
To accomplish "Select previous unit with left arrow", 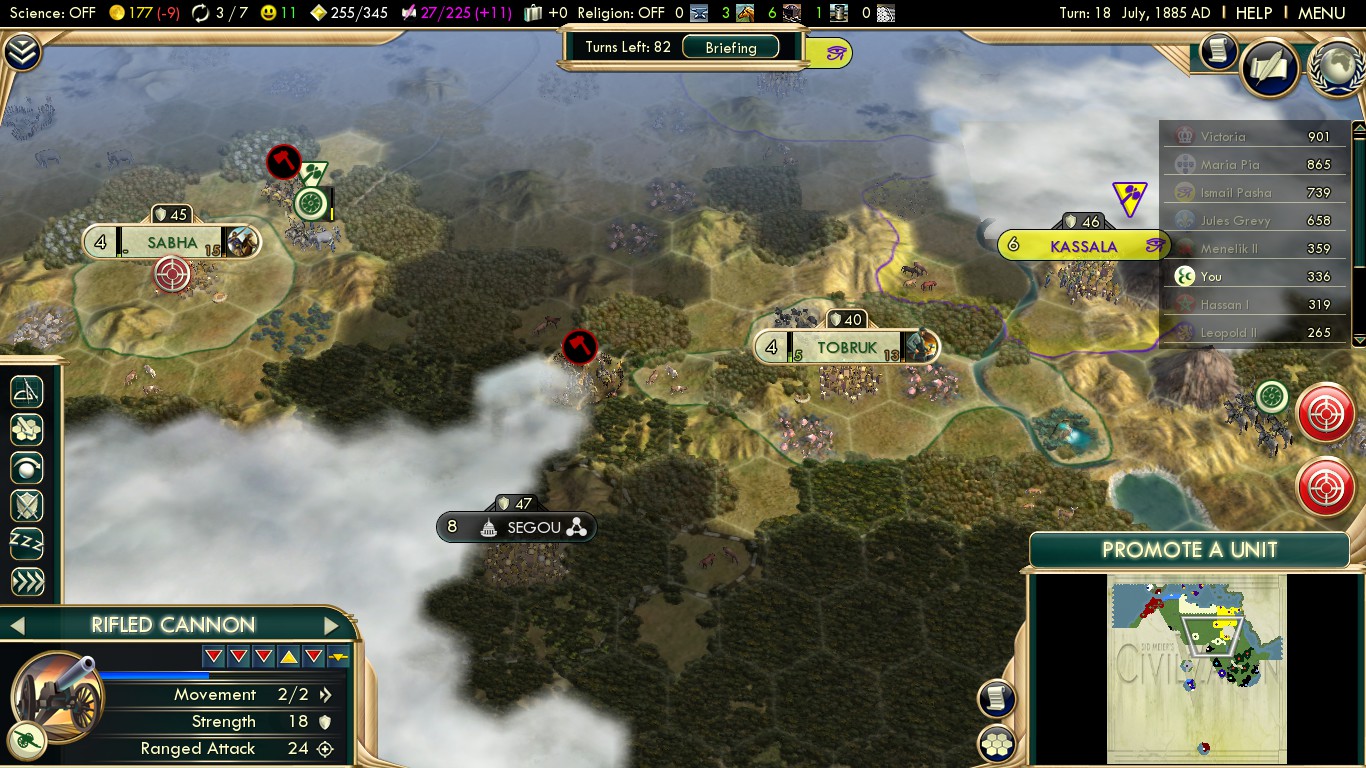I will 16,626.
